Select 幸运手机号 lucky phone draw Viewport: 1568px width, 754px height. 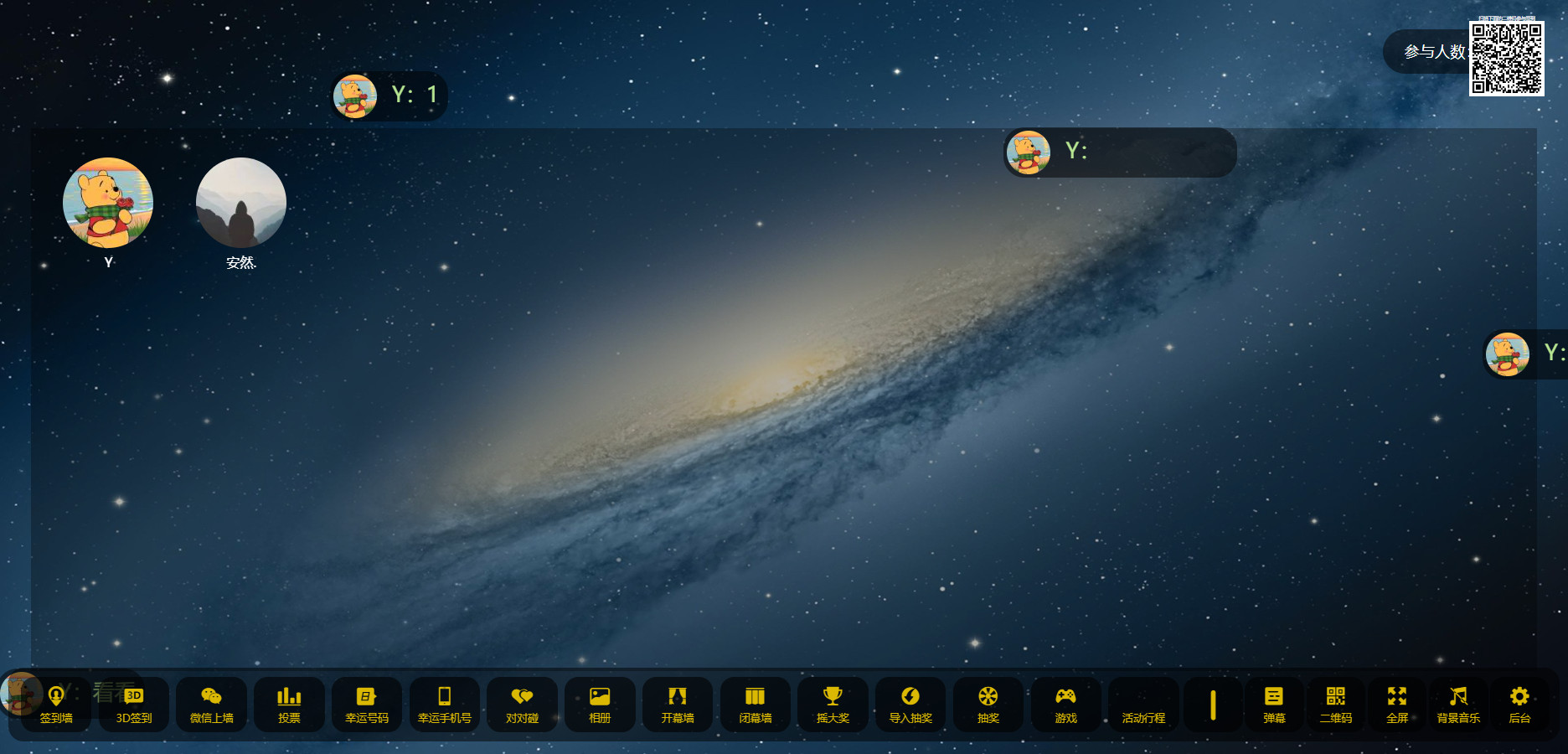coord(445,705)
